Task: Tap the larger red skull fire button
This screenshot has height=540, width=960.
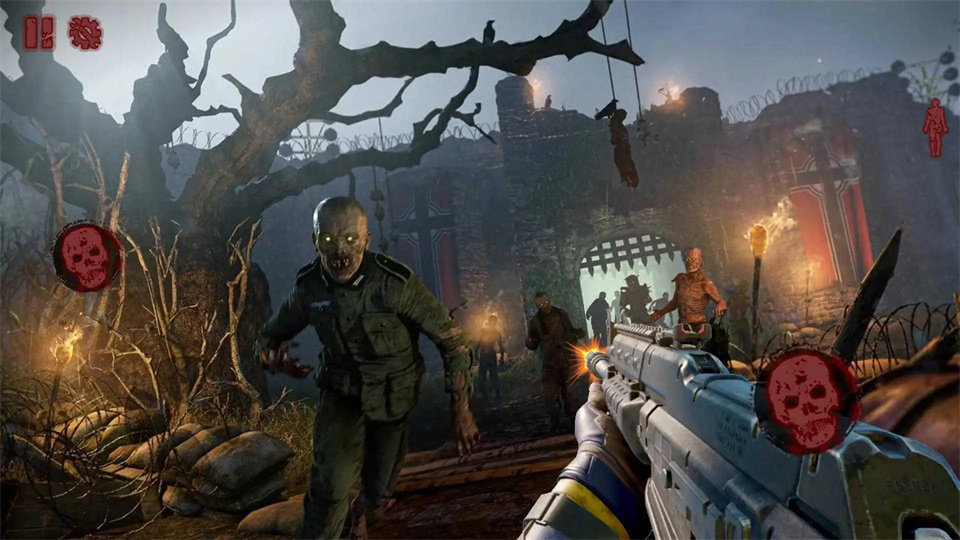Action: (807, 400)
